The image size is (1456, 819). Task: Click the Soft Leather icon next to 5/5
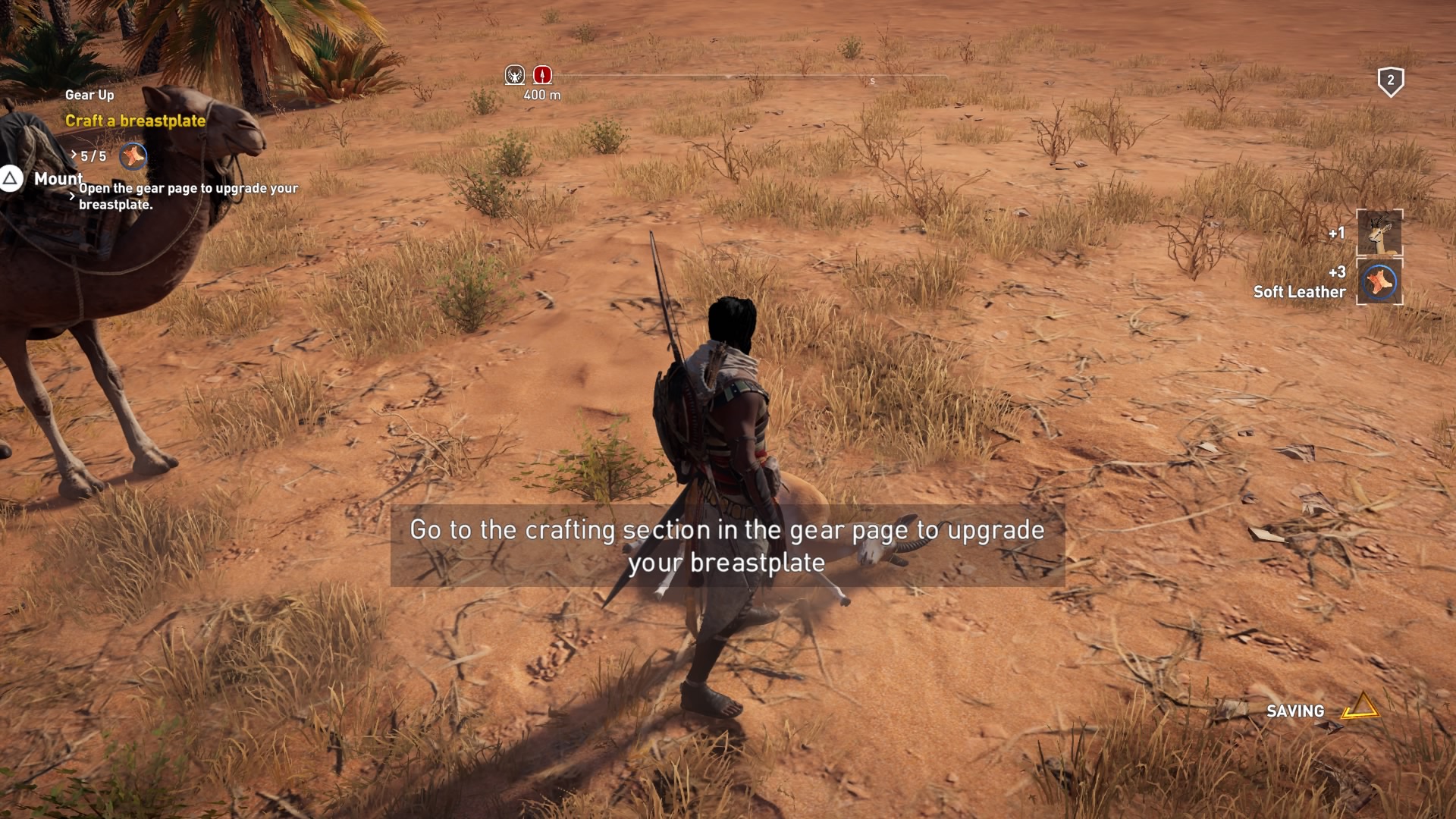pos(131,157)
